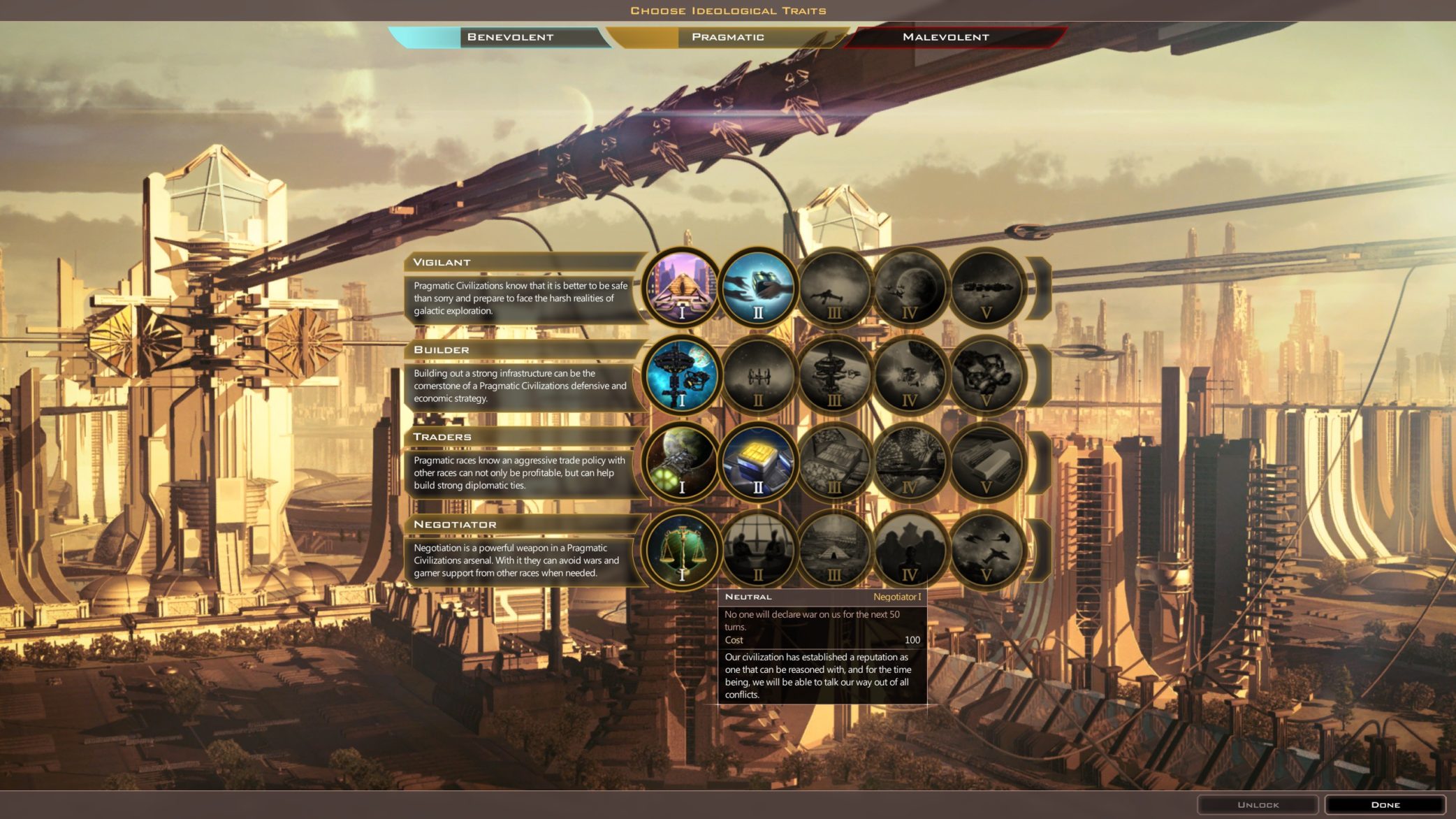Choose the Negotiator II trait icon
This screenshot has width=1456, height=819.
coord(758,550)
